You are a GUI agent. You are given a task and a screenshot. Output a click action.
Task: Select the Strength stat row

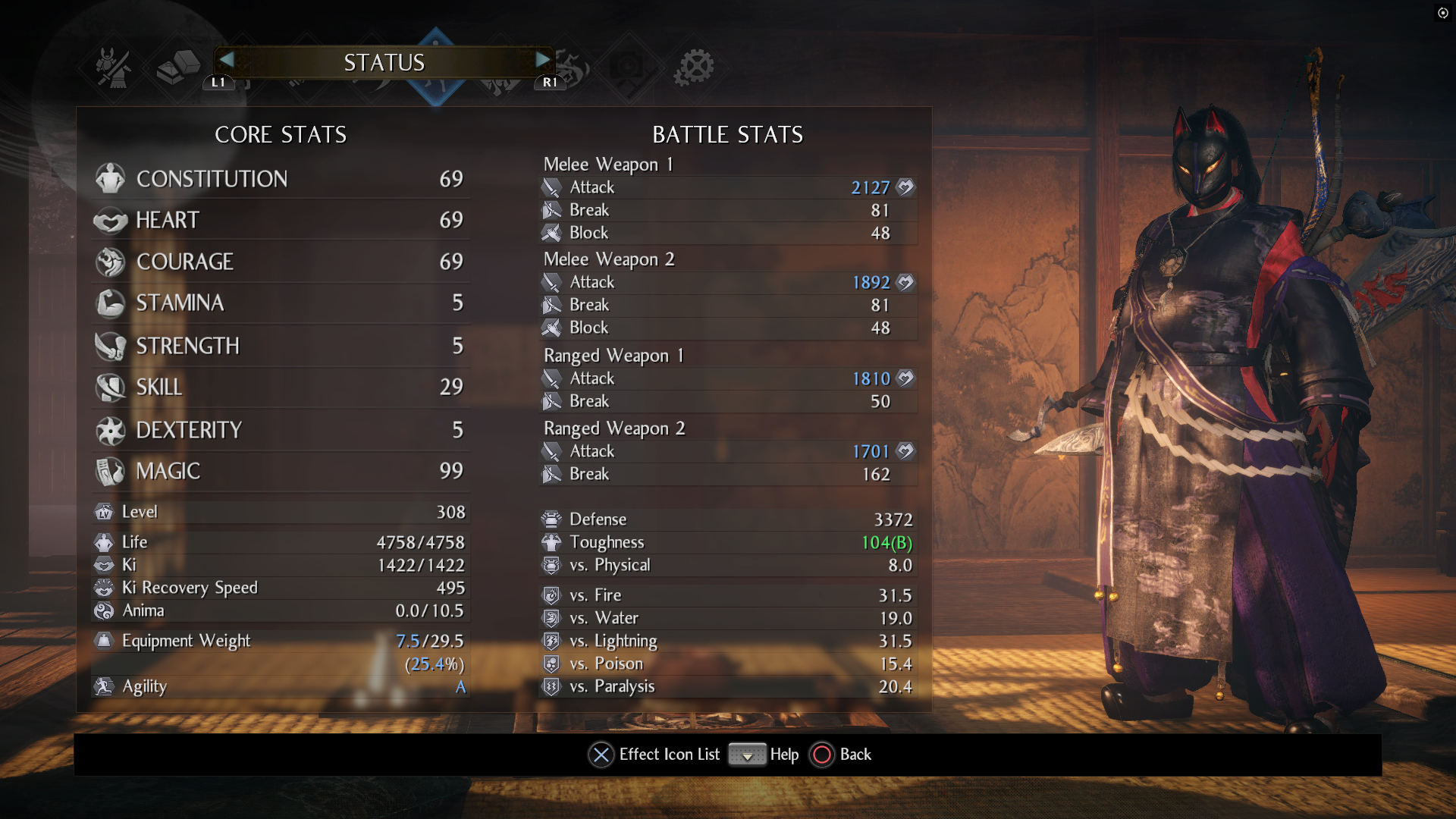pyautogui.click(x=281, y=347)
